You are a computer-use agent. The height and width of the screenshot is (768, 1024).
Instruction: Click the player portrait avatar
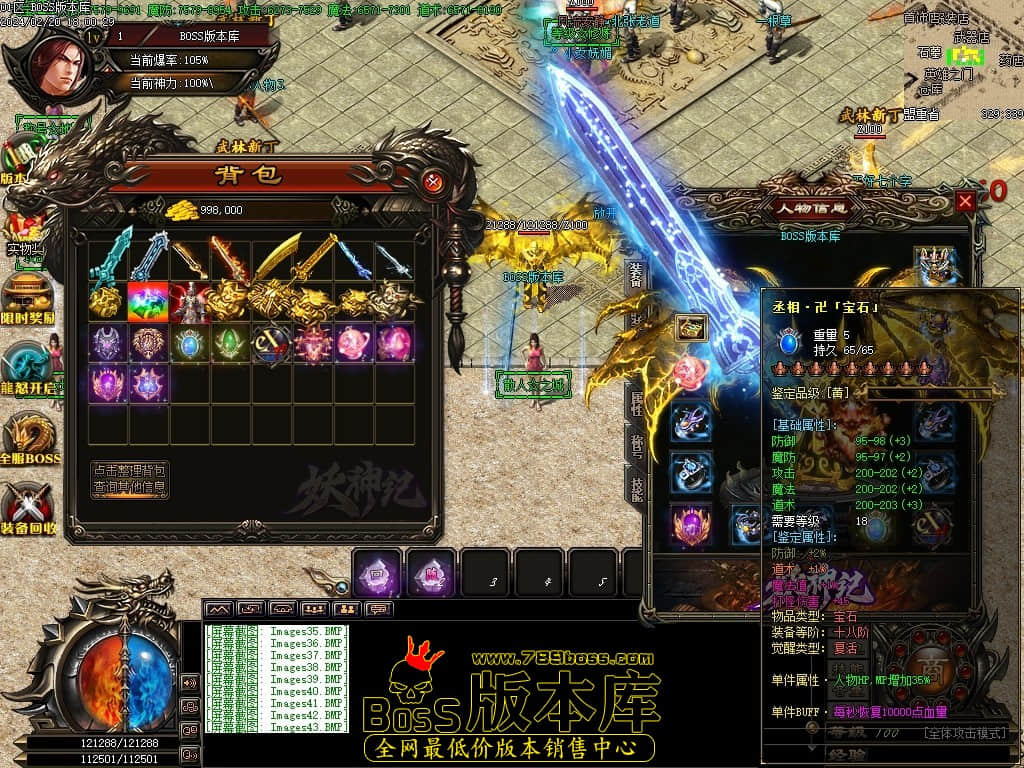point(66,62)
